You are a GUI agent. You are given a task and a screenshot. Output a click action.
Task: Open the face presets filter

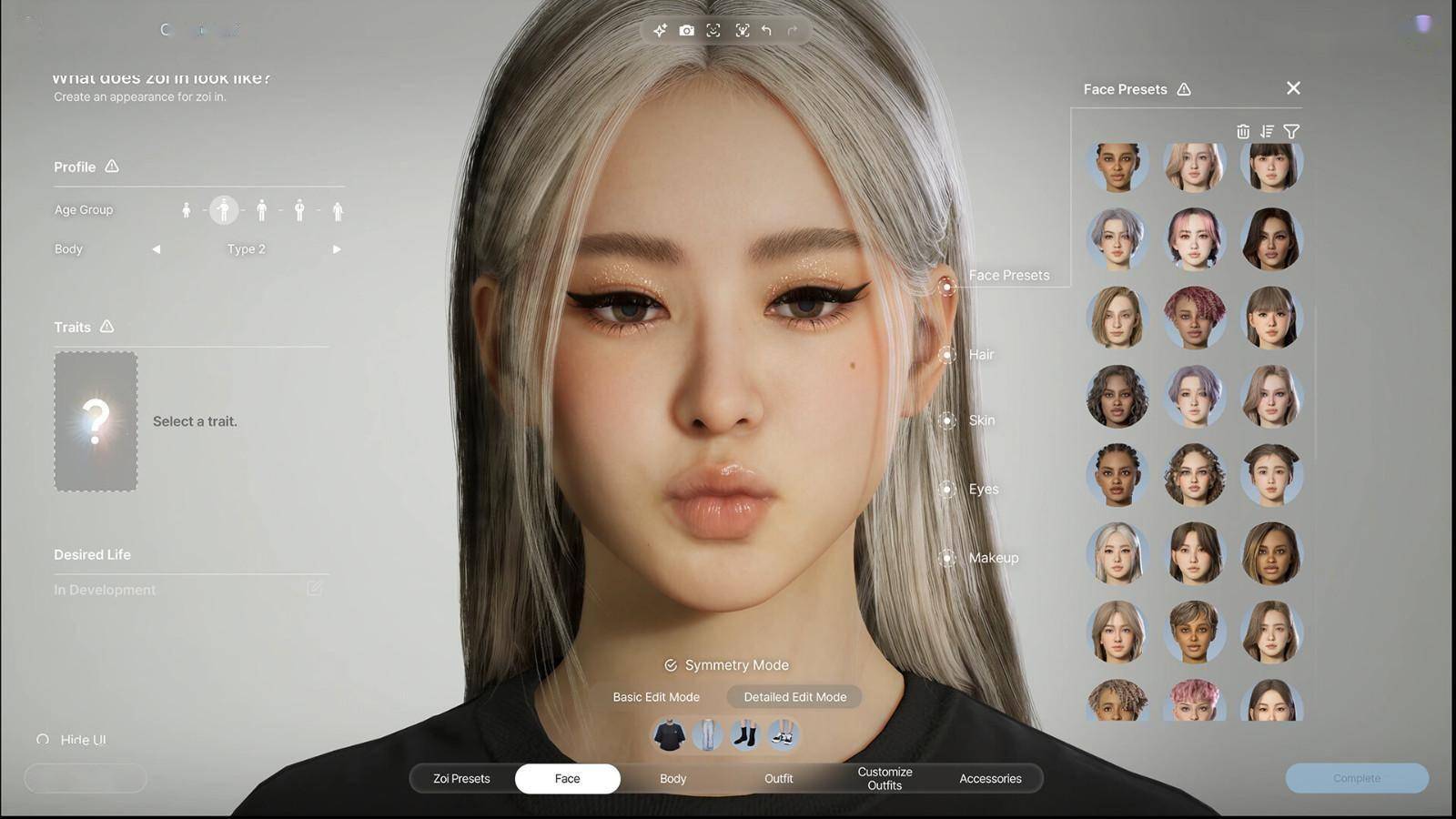pyautogui.click(x=1291, y=132)
